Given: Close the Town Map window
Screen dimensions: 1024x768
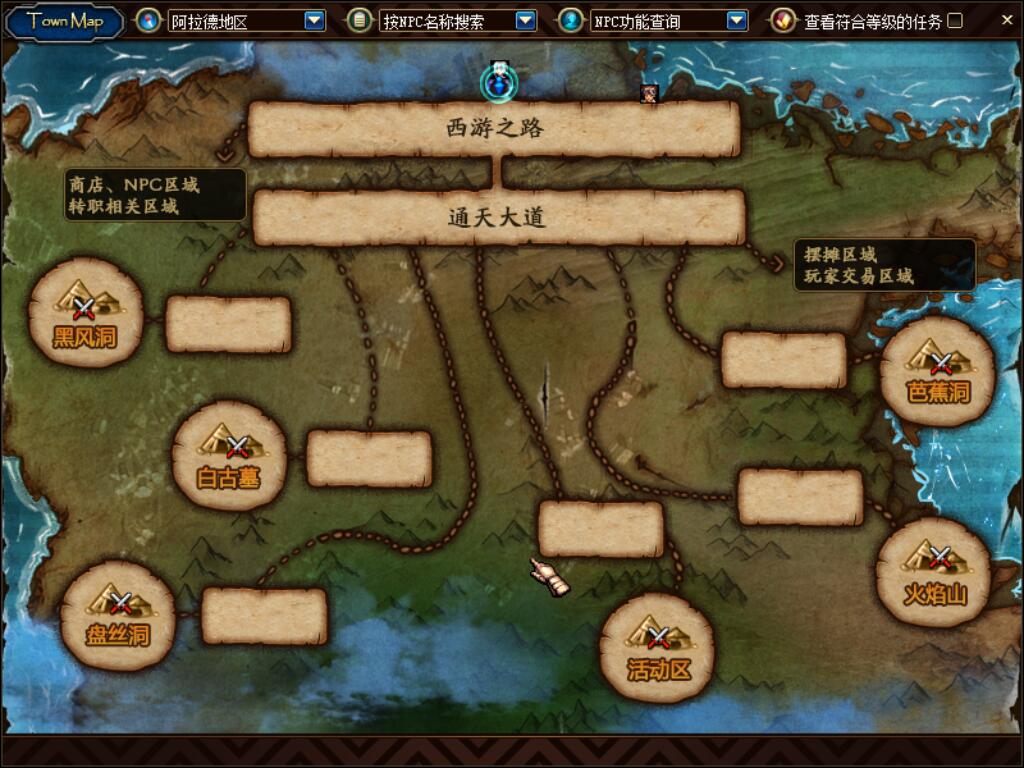Looking at the screenshot, I should tap(1006, 19).
